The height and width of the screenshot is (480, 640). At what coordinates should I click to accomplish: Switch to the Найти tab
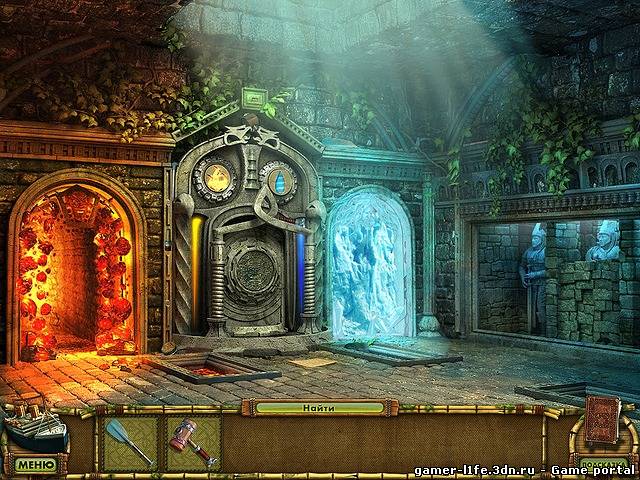319,408
